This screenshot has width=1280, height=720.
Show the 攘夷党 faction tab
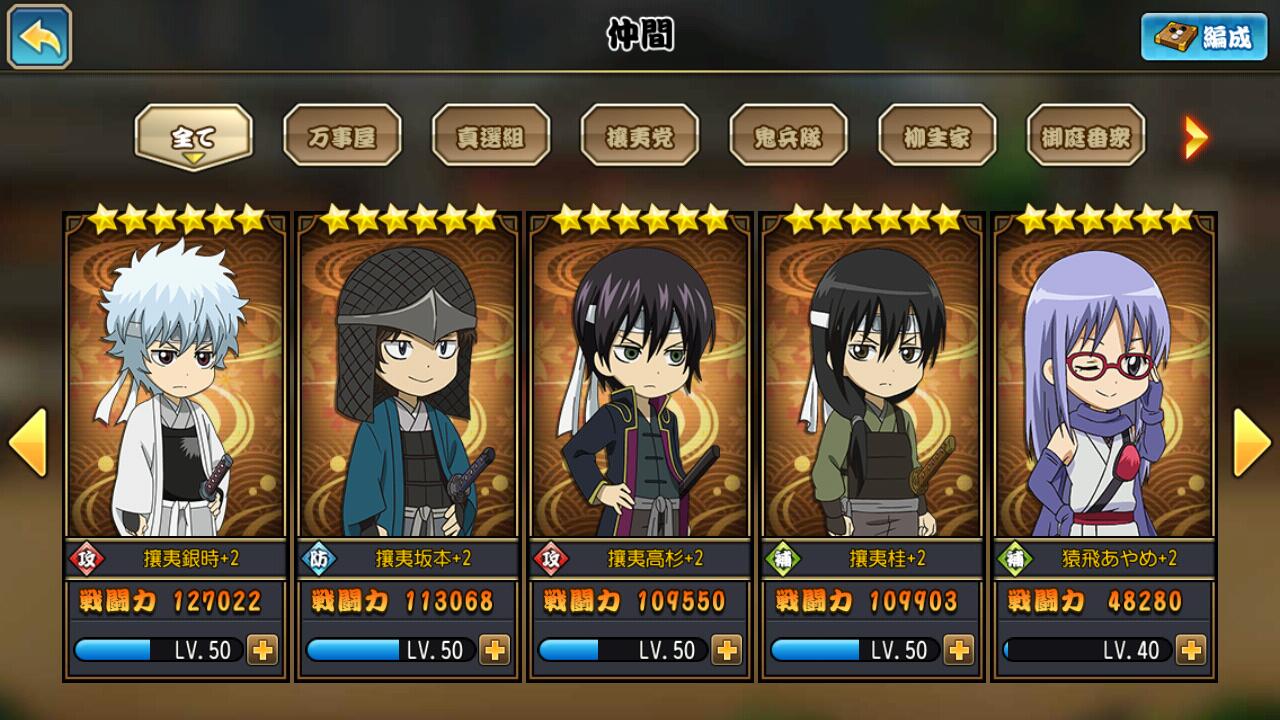(640, 136)
